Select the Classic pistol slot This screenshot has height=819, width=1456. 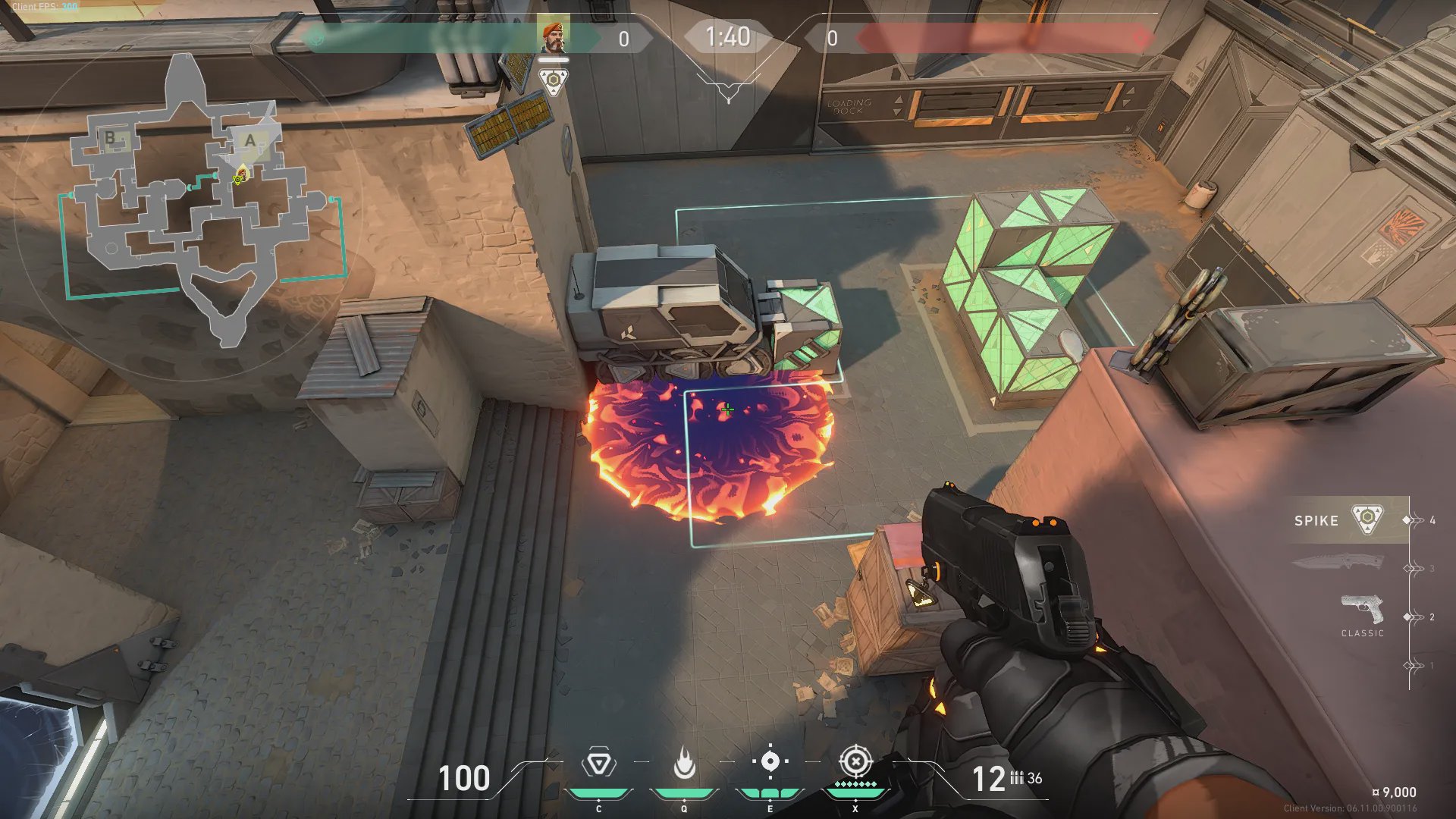[x=1362, y=613]
